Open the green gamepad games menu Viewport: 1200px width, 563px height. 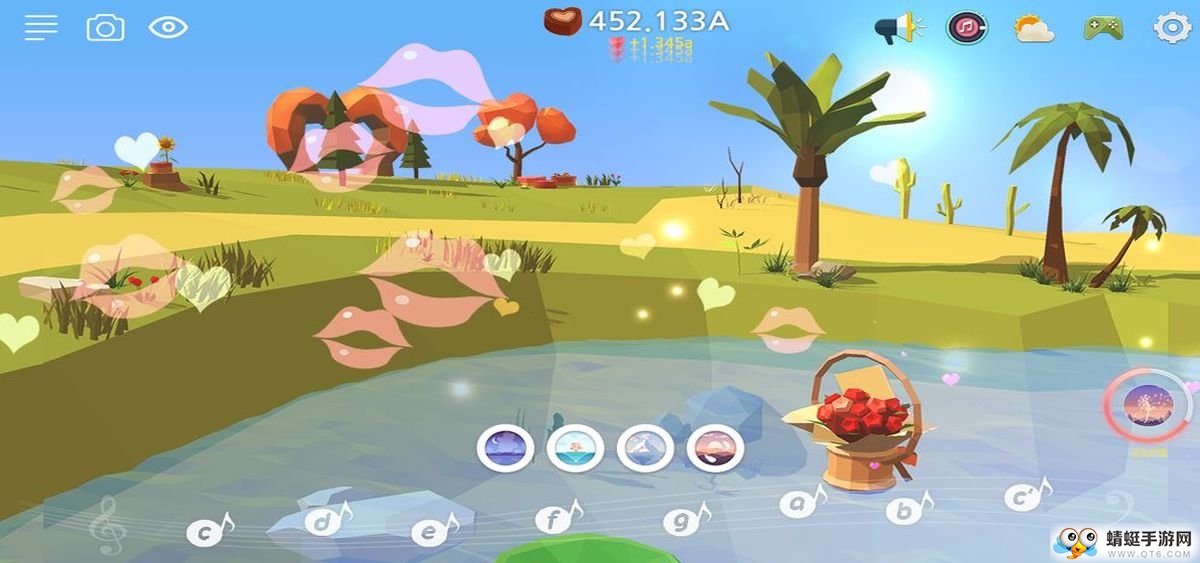point(1102,28)
